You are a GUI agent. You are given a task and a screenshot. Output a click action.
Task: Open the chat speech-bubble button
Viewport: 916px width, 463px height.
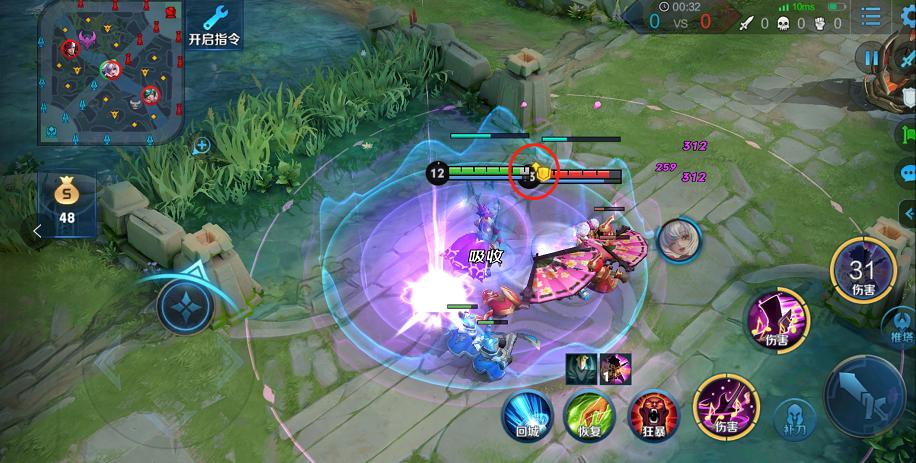click(906, 171)
